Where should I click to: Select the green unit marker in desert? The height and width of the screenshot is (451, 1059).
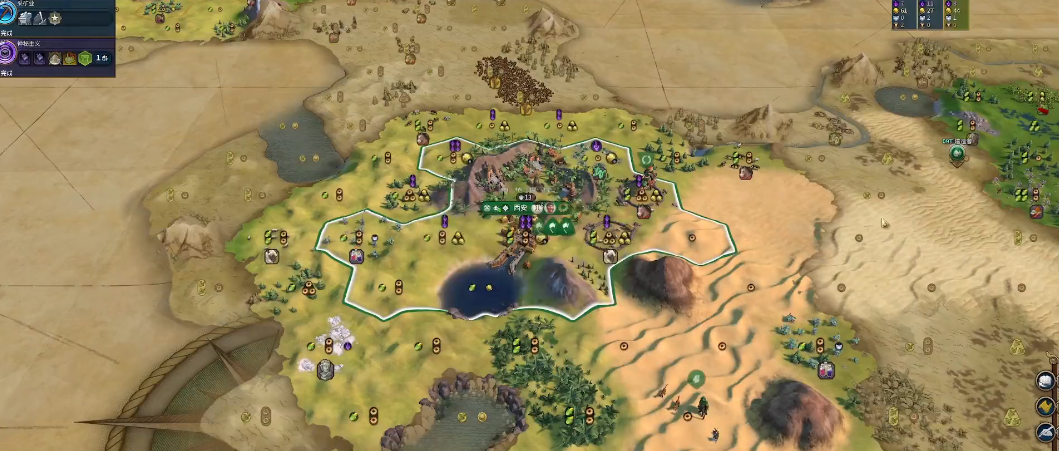(x=695, y=377)
